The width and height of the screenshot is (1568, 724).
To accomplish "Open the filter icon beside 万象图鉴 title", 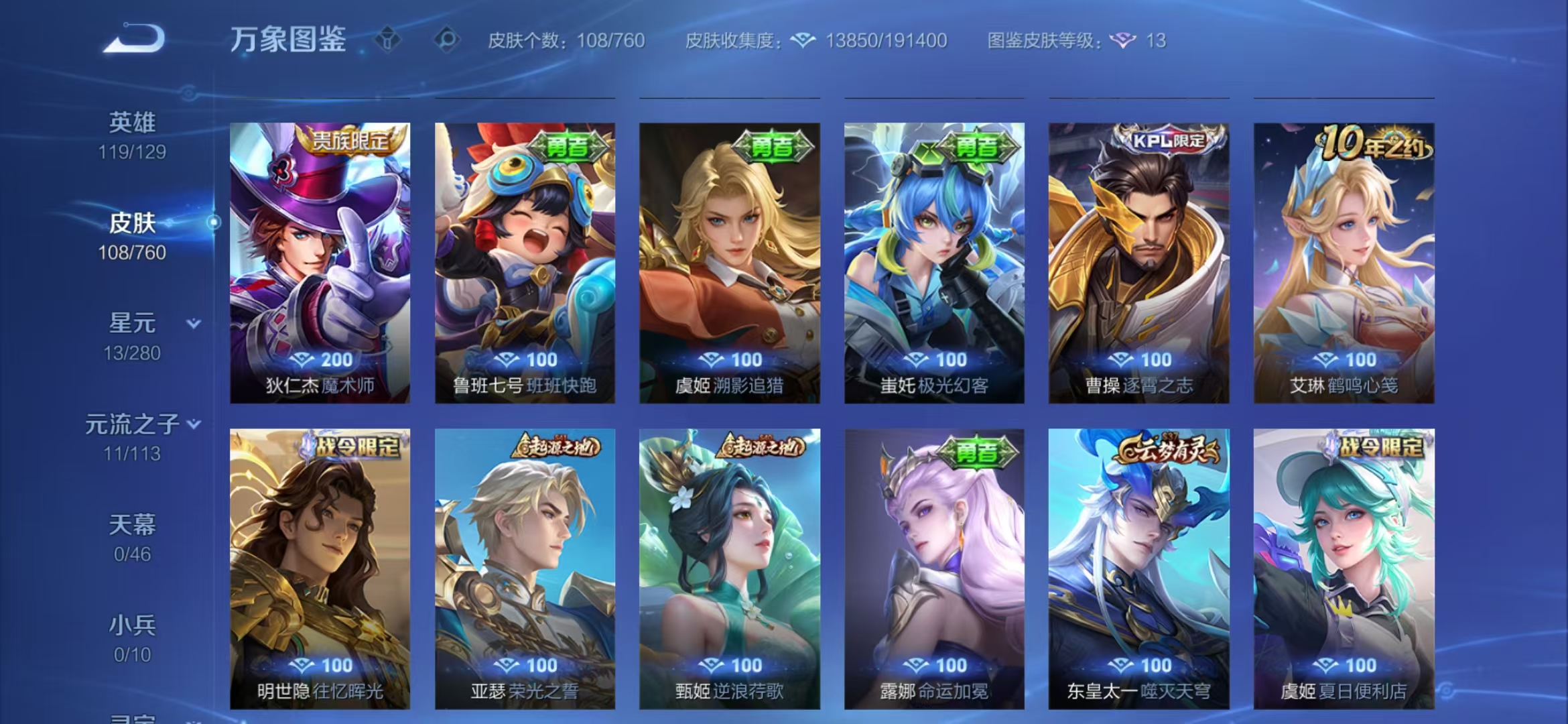I will point(387,40).
